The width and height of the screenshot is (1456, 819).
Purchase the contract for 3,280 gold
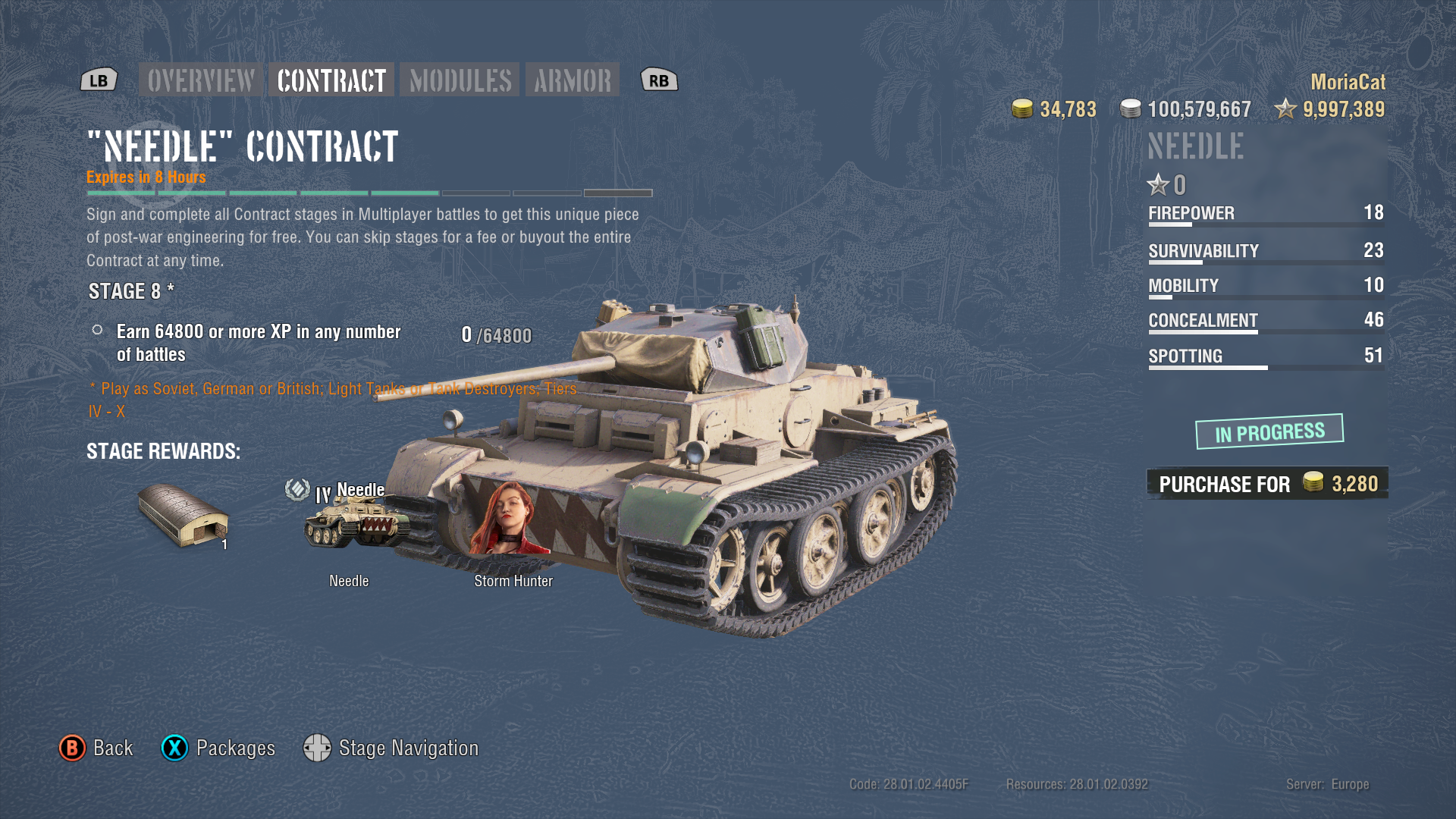[1267, 484]
